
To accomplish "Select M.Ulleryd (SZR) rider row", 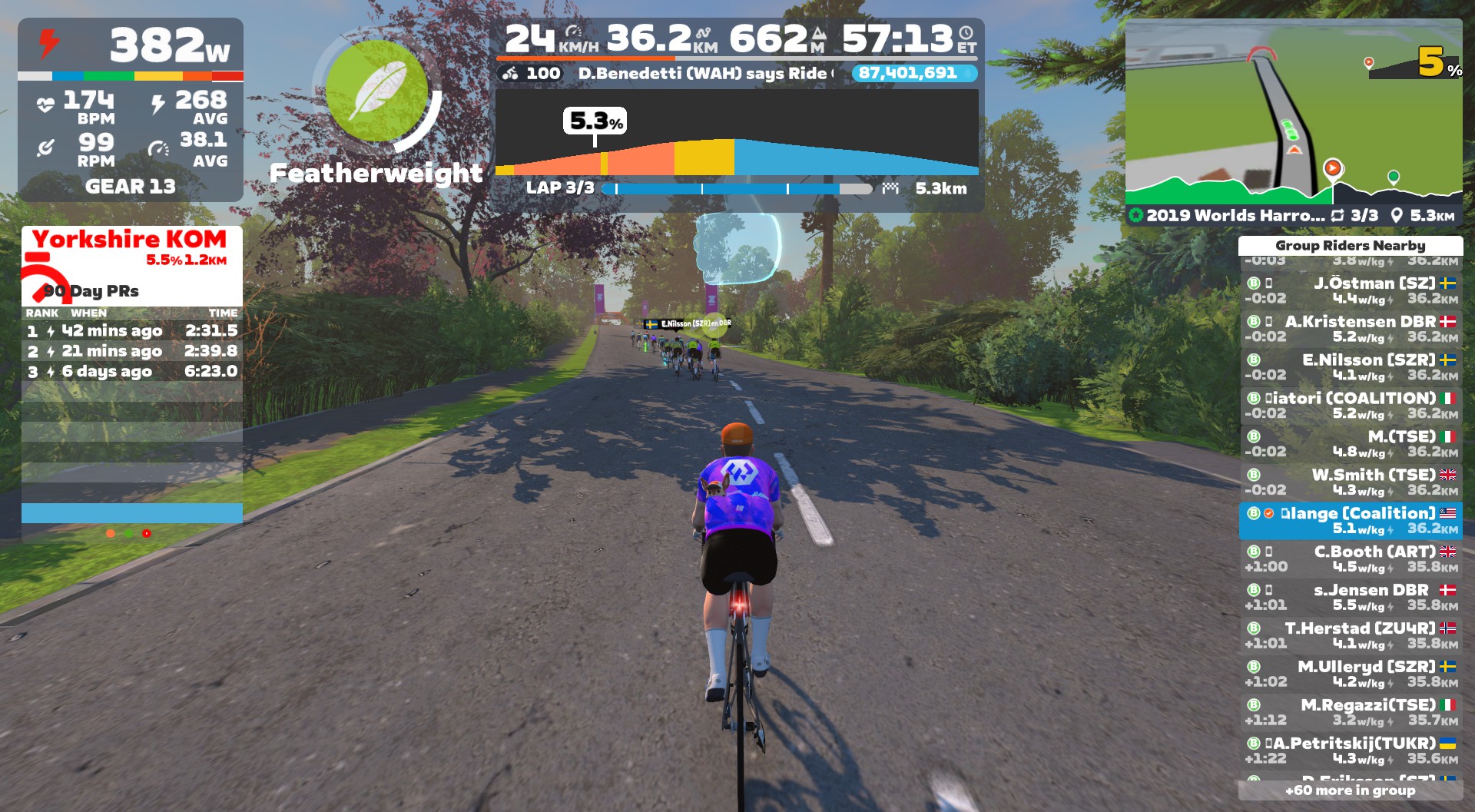I will point(1351,674).
